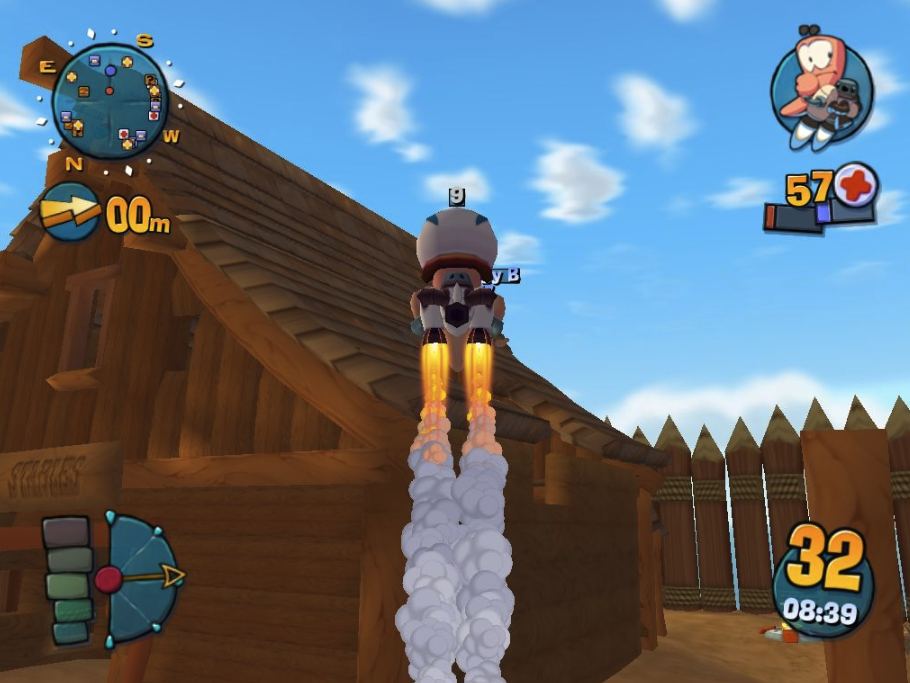Viewport: 910px width, 683px height.
Task: Click the circular radar minimap
Action: [109, 101]
